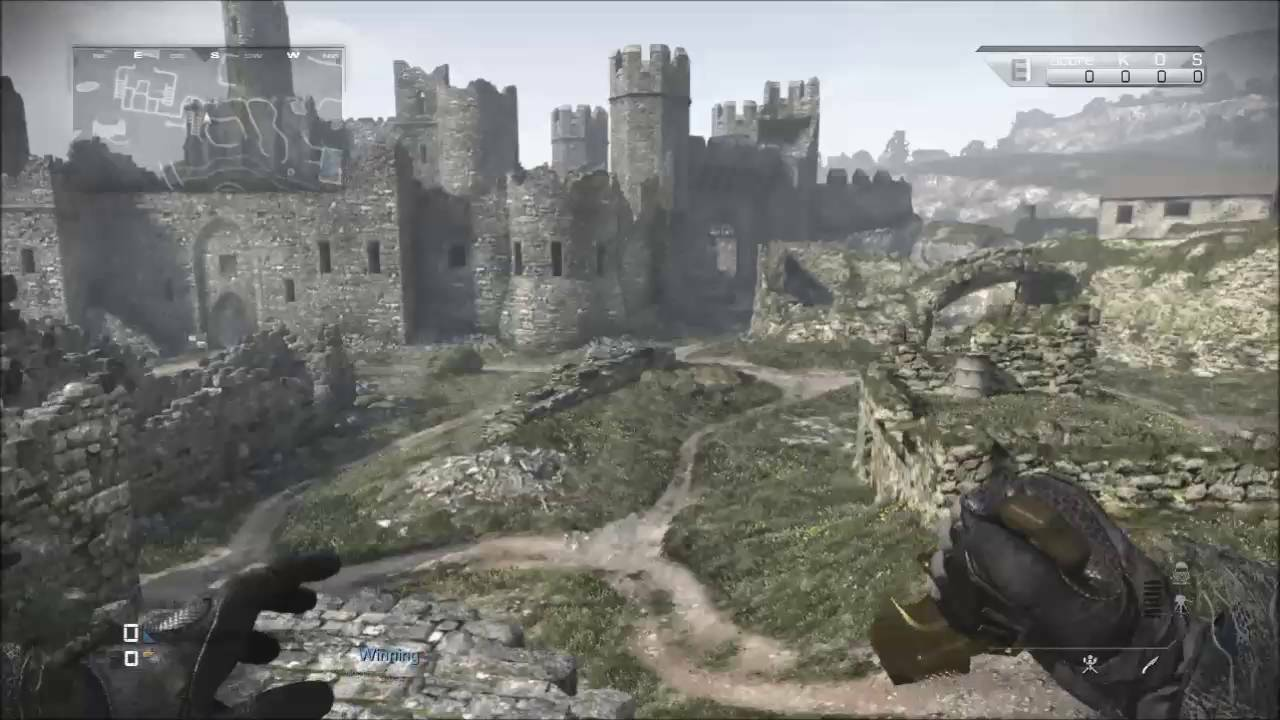The width and height of the screenshot is (1280, 720).
Task: Open the minimap overlay
Action: click(x=208, y=118)
